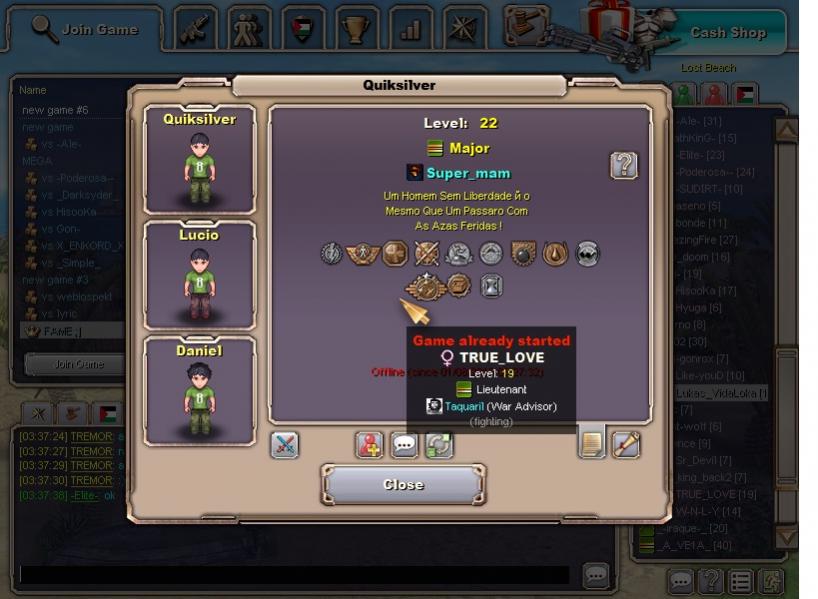The width and height of the screenshot is (818, 599).
Task: Open the quill edit button in profile
Action: [626, 444]
